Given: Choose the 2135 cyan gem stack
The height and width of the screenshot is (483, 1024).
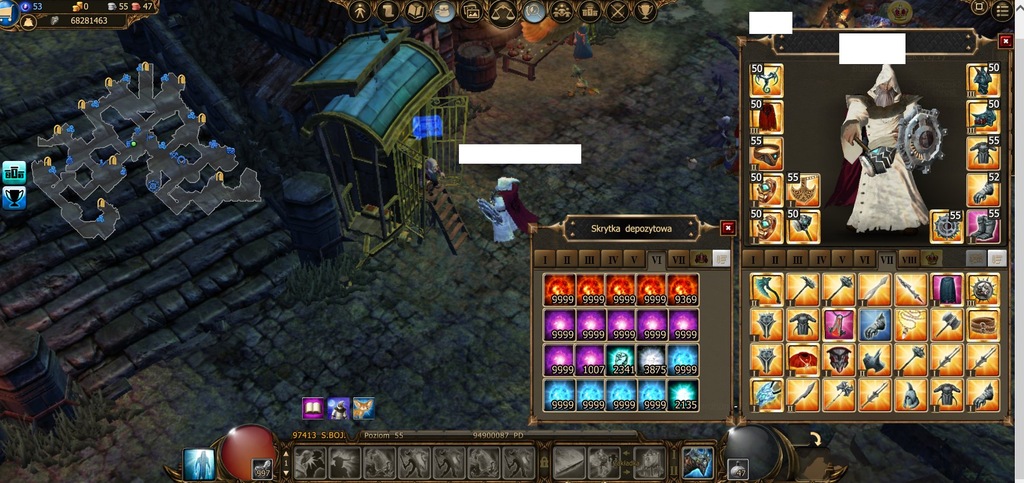Looking at the screenshot, I should pos(684,395).
